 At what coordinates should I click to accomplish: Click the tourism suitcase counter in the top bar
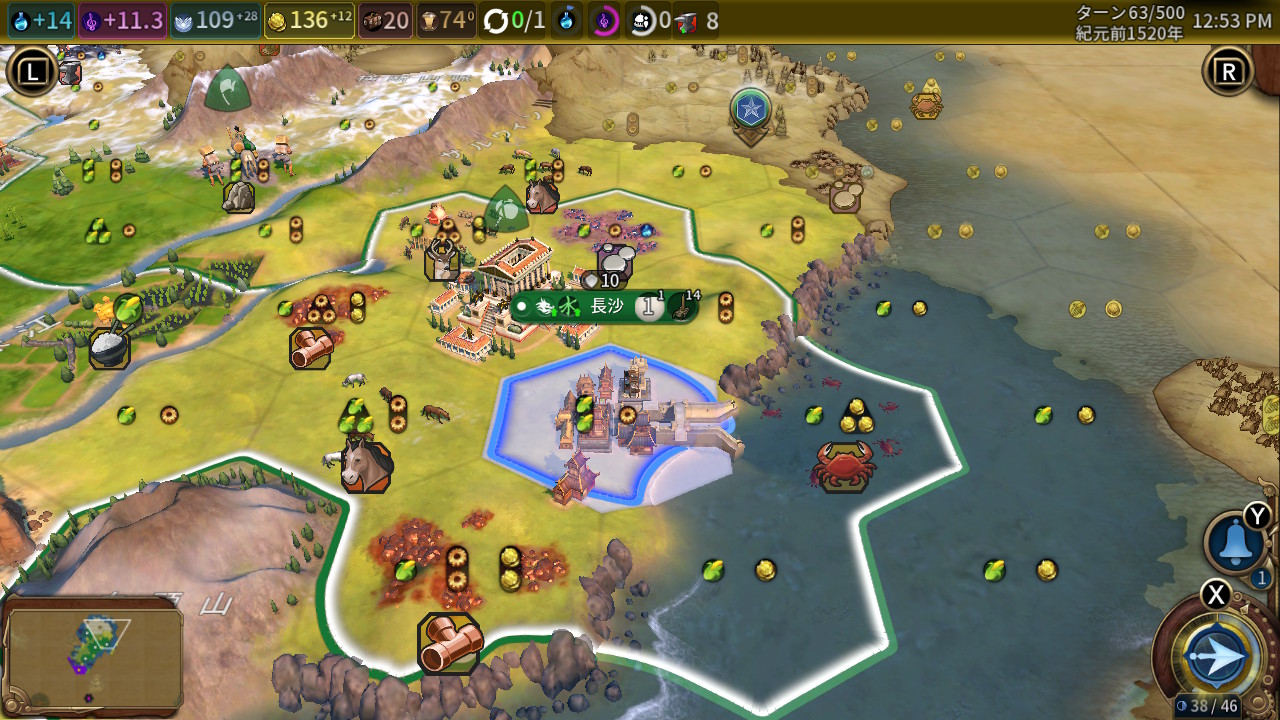tap(385, 20)
